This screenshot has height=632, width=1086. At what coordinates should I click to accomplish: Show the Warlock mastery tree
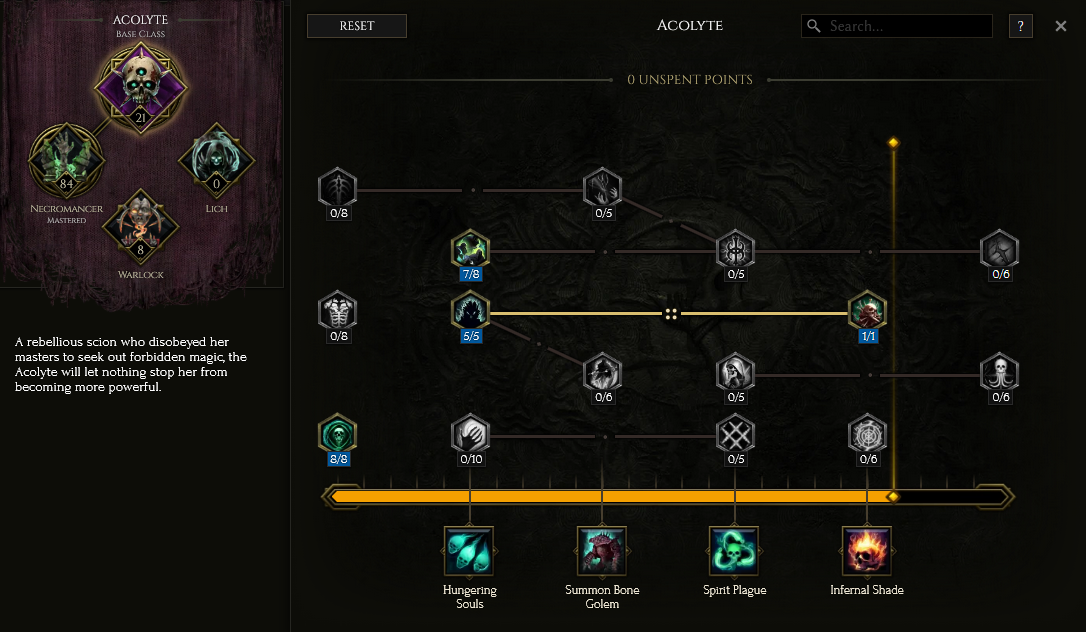141,227
